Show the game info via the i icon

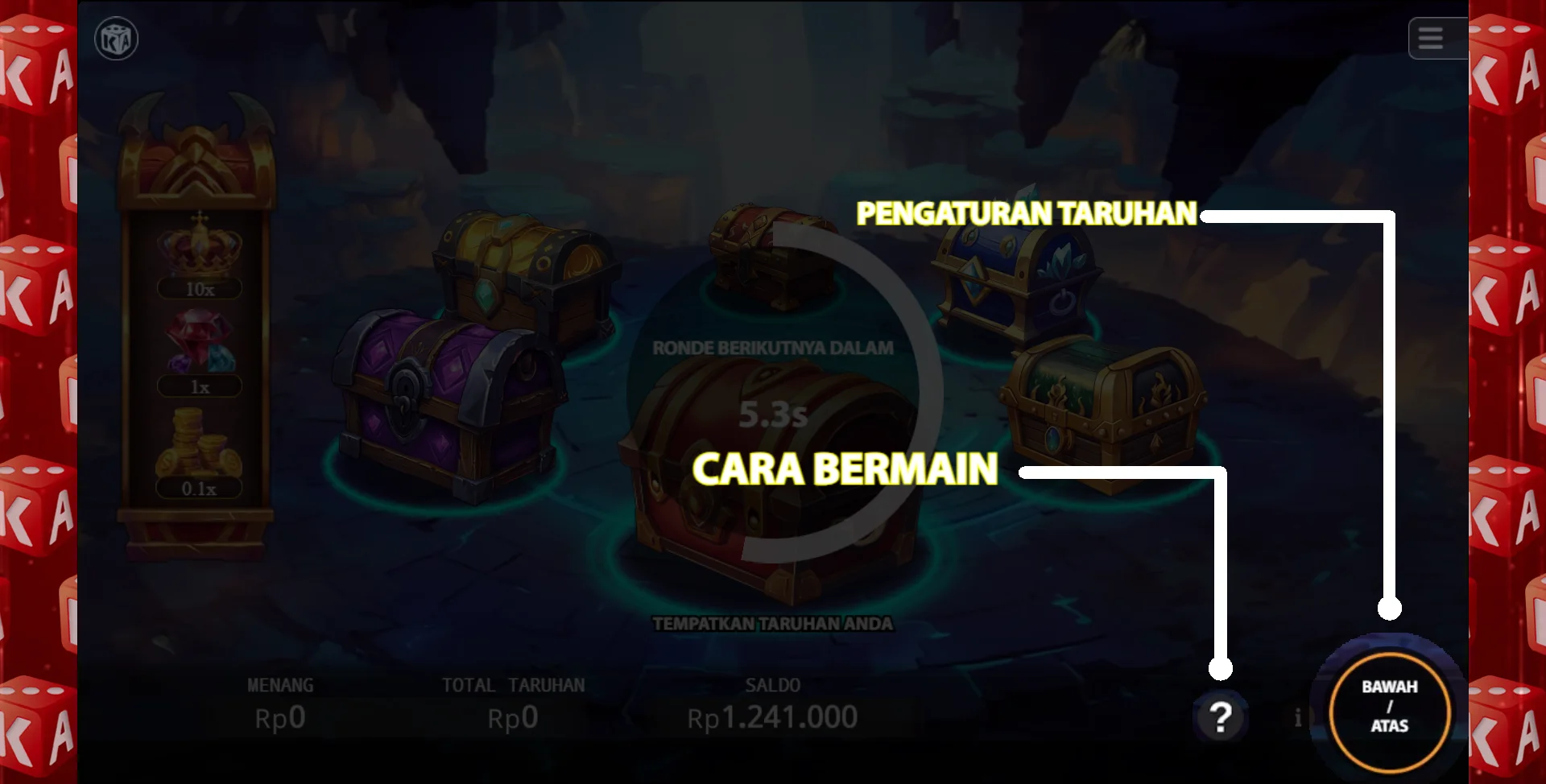tap(1297, 718)
